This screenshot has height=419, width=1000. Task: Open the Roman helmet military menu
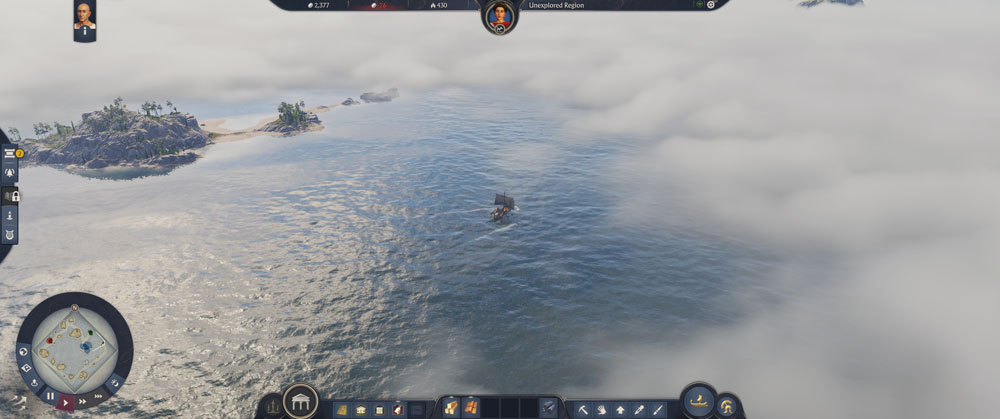point(728,406)
